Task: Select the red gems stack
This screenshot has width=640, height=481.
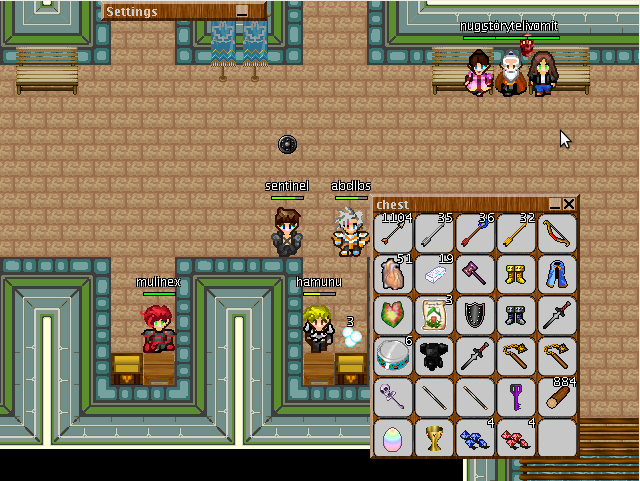Action: 516,438
